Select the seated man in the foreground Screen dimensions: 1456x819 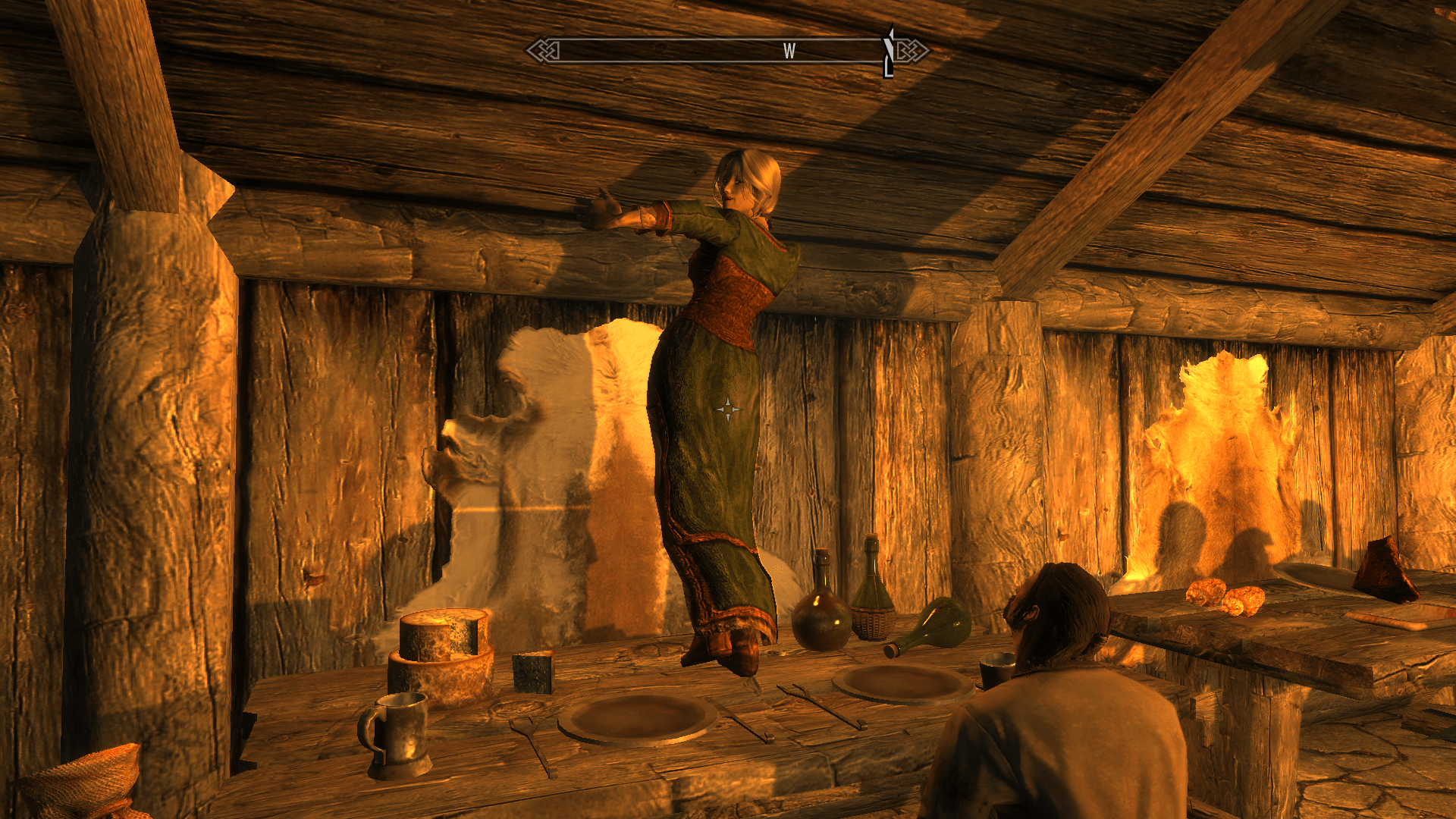pyautogui.click(x=1062, y=720)
